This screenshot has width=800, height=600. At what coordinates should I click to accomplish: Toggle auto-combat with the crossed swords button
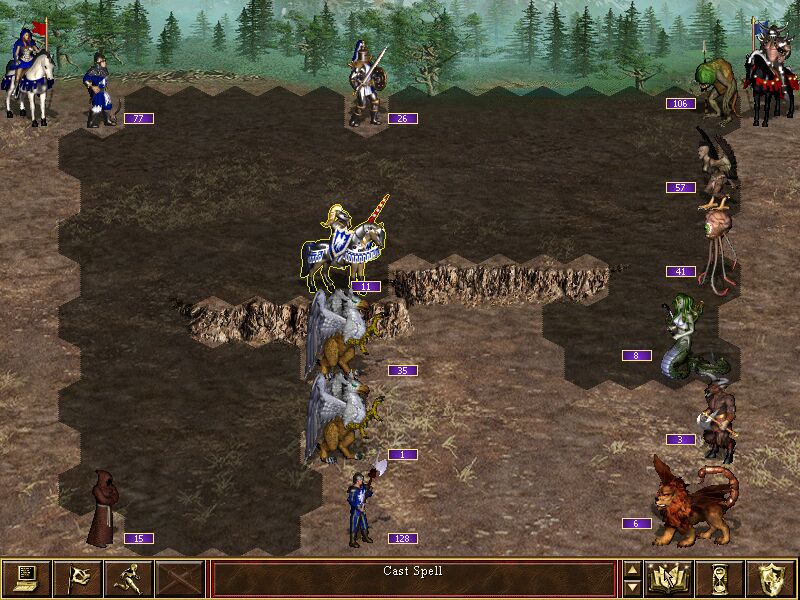pos(180,578)
